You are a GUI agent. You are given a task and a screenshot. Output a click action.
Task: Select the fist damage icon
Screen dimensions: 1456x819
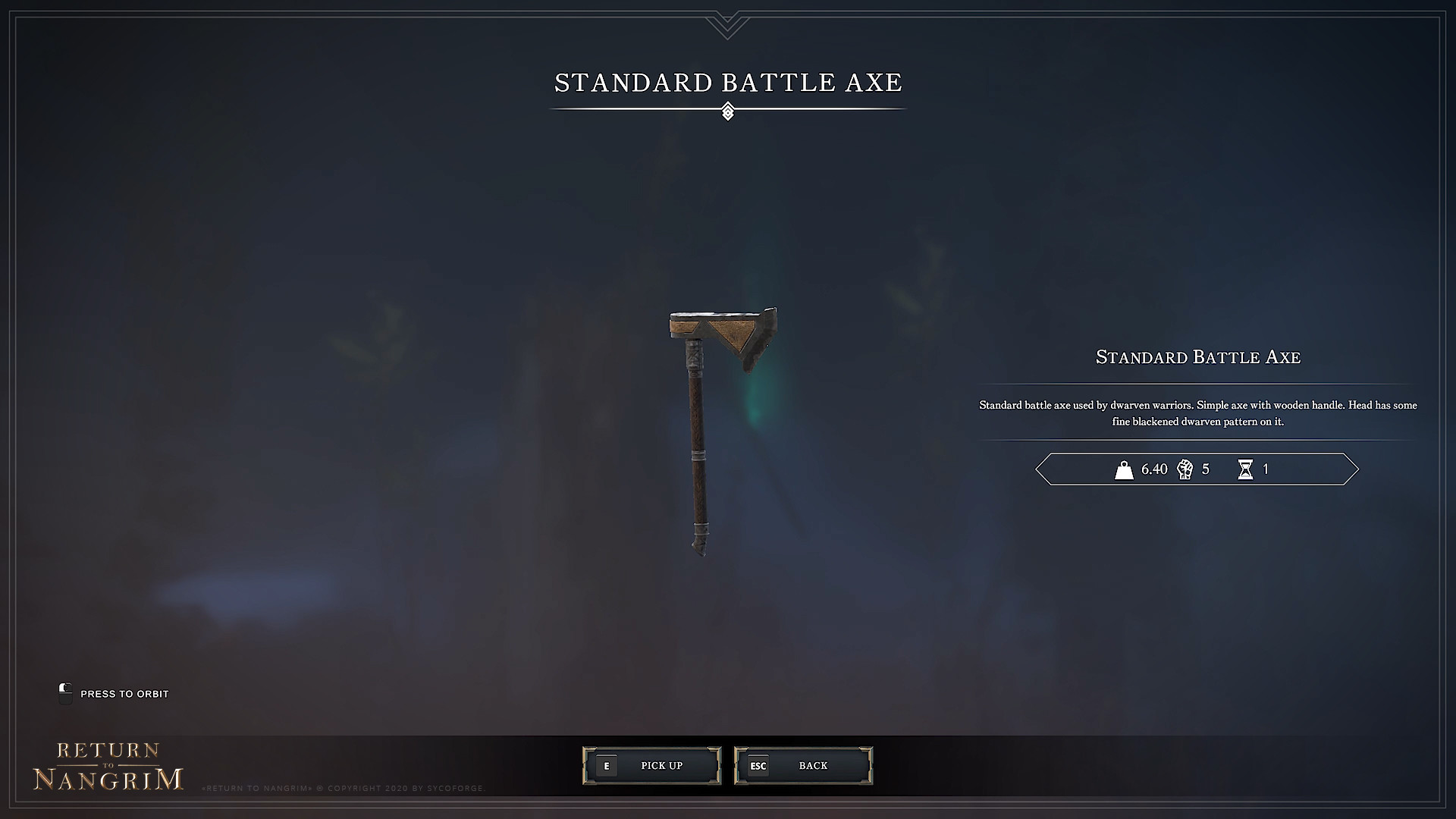click(1185, 469)
